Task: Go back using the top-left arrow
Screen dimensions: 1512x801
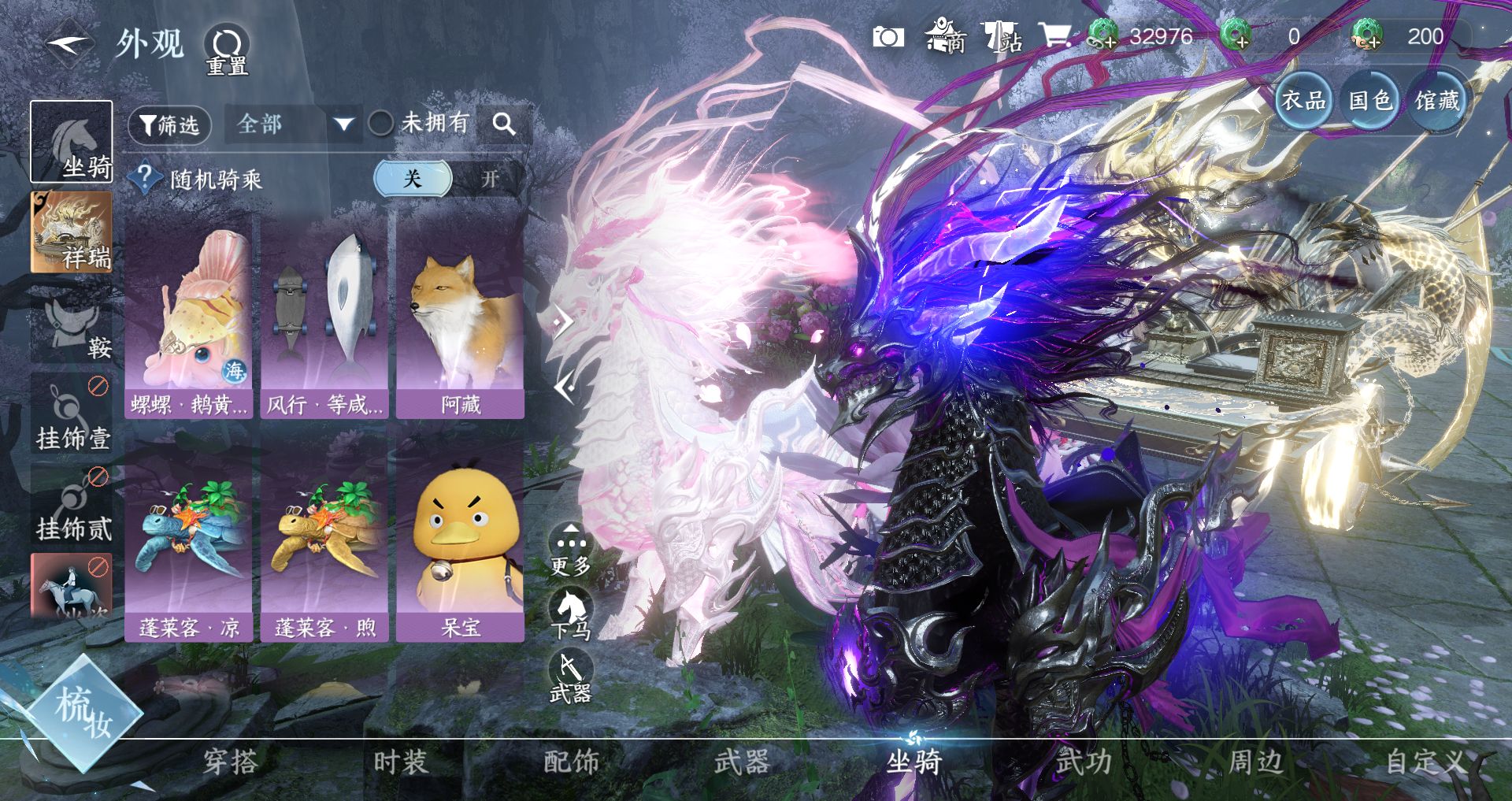Action: [69, 45]
